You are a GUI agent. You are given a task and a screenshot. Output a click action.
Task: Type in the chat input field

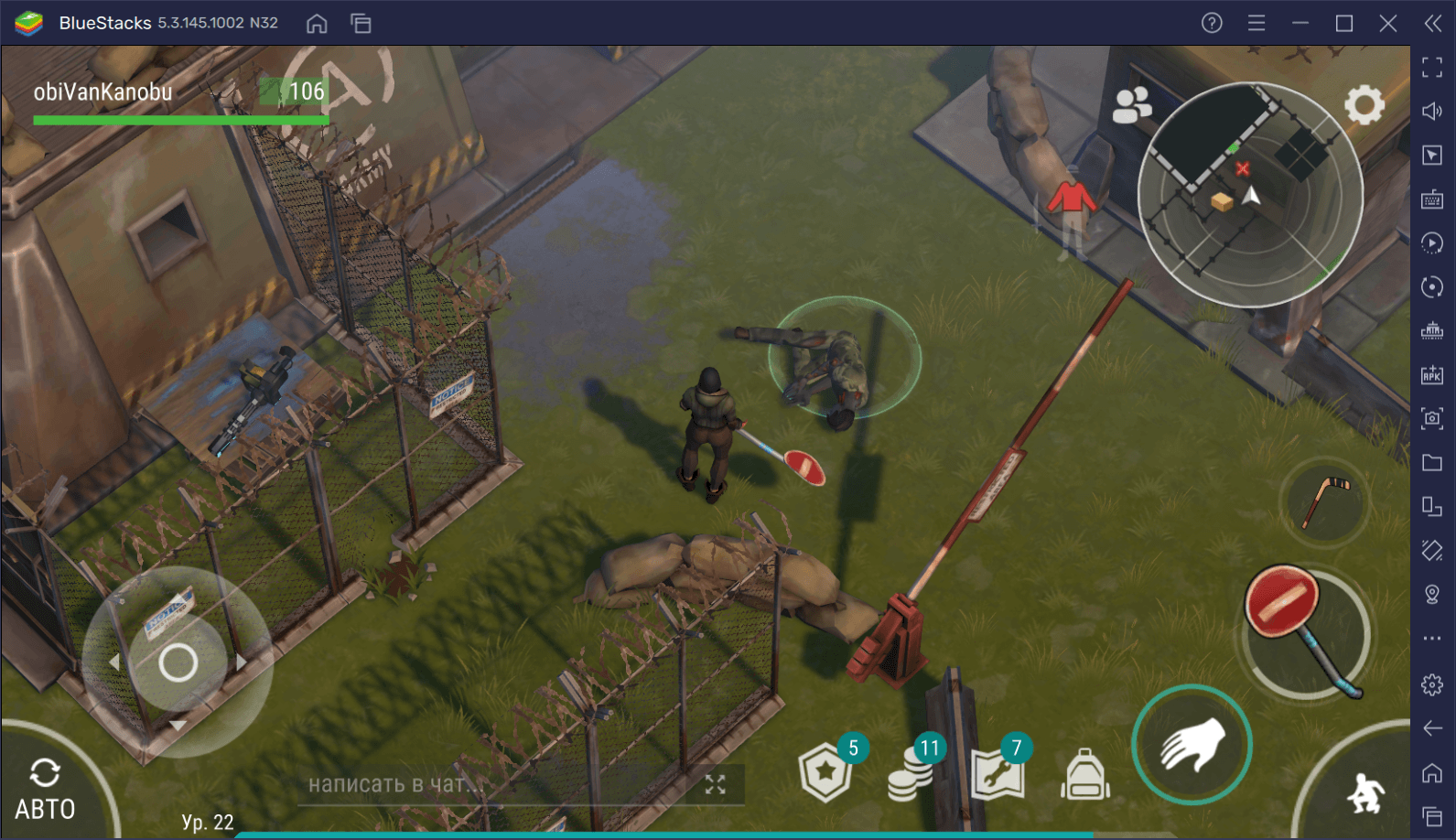[494, 784]
